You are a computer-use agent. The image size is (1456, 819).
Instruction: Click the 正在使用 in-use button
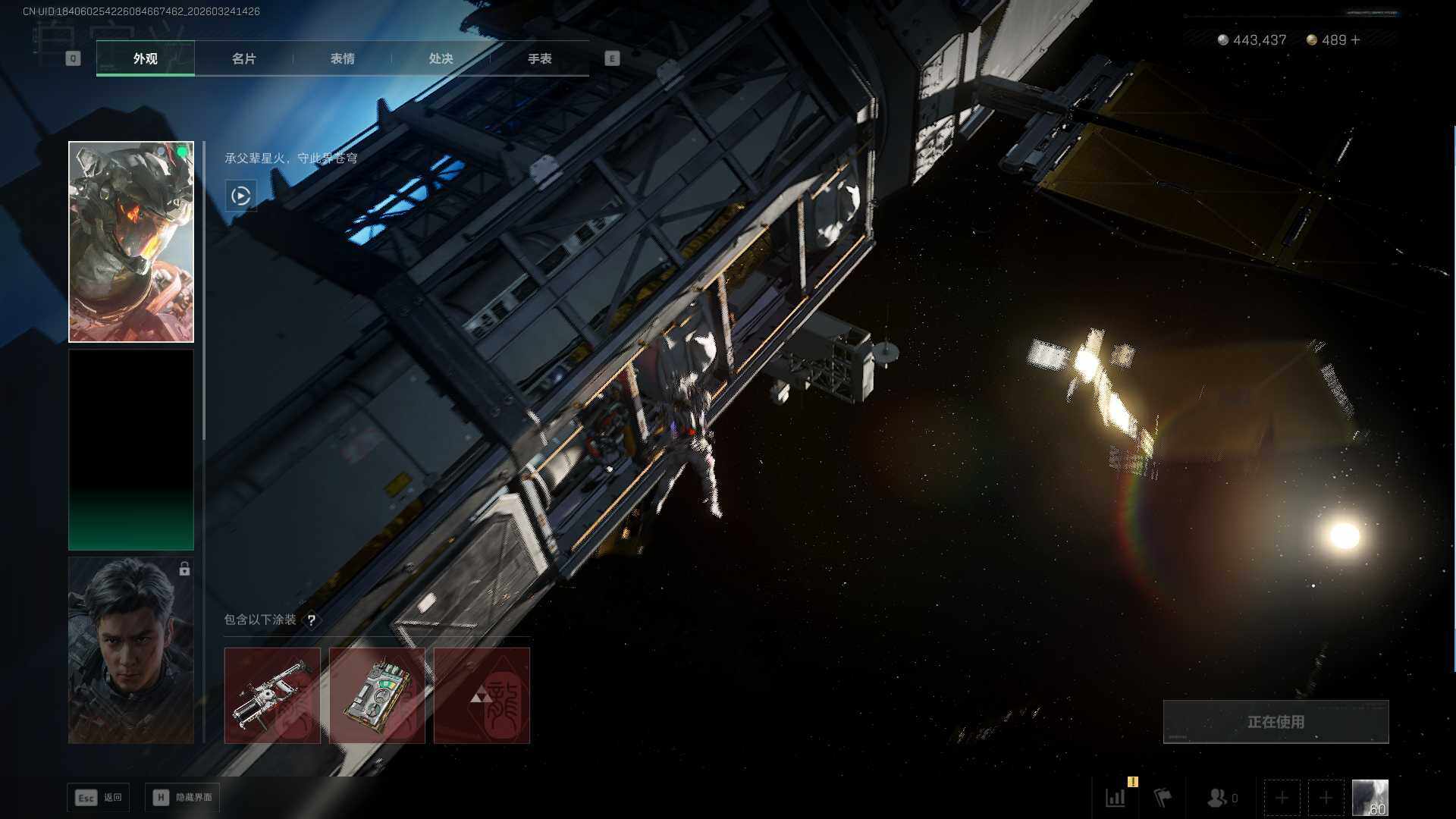1276,722
